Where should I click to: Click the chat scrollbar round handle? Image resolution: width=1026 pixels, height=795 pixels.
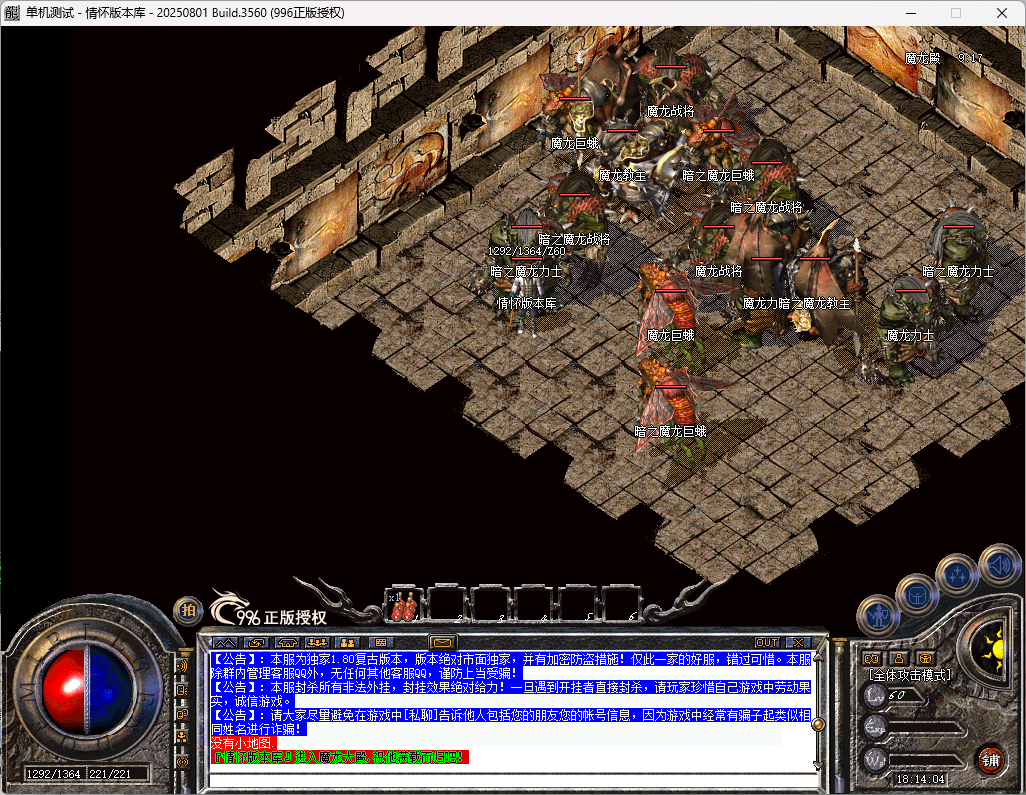coord(818,723)
